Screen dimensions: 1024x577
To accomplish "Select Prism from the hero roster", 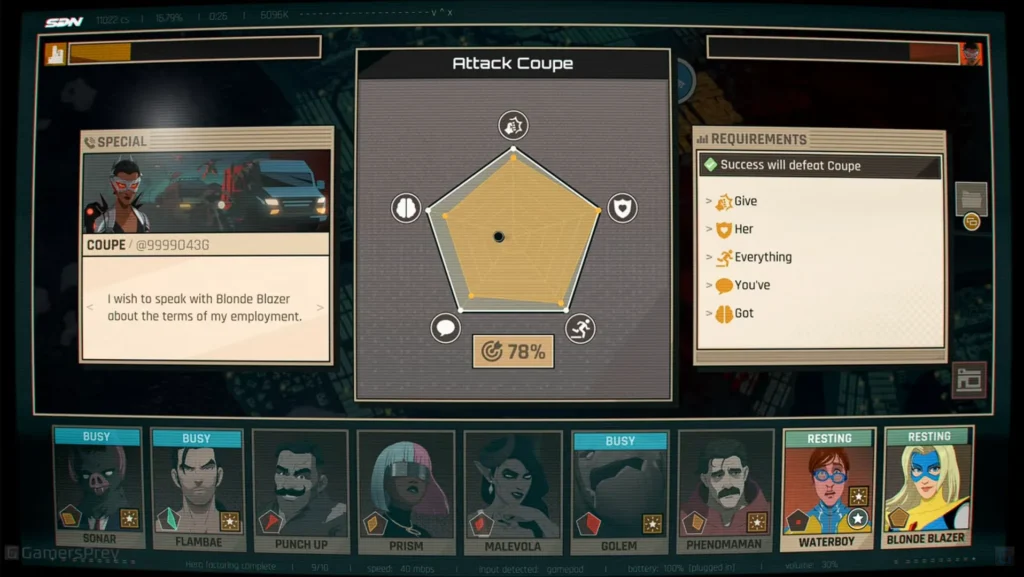I will [x=405, y=492].
